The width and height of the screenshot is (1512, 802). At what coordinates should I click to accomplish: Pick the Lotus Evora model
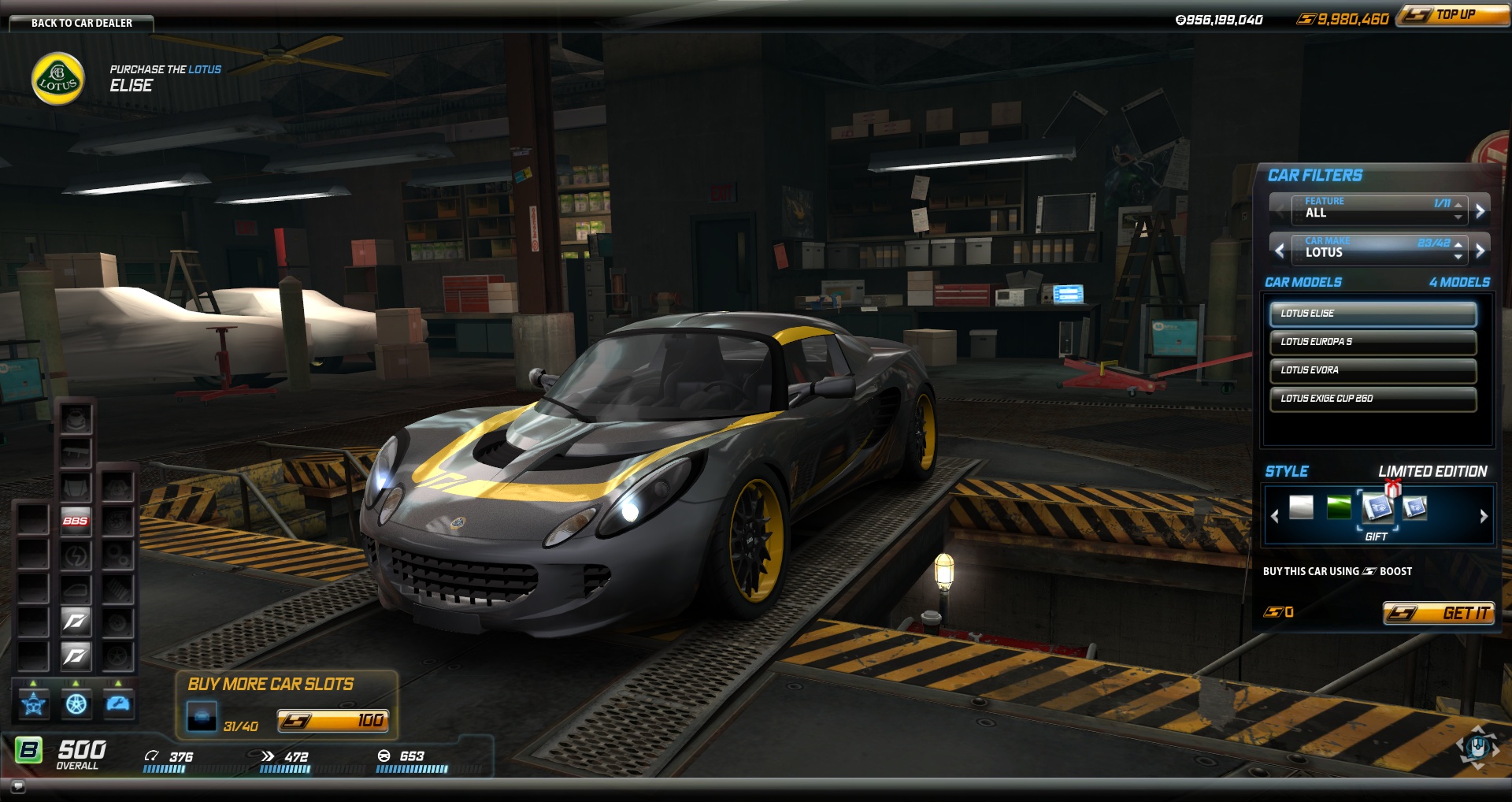[1373, 370]
